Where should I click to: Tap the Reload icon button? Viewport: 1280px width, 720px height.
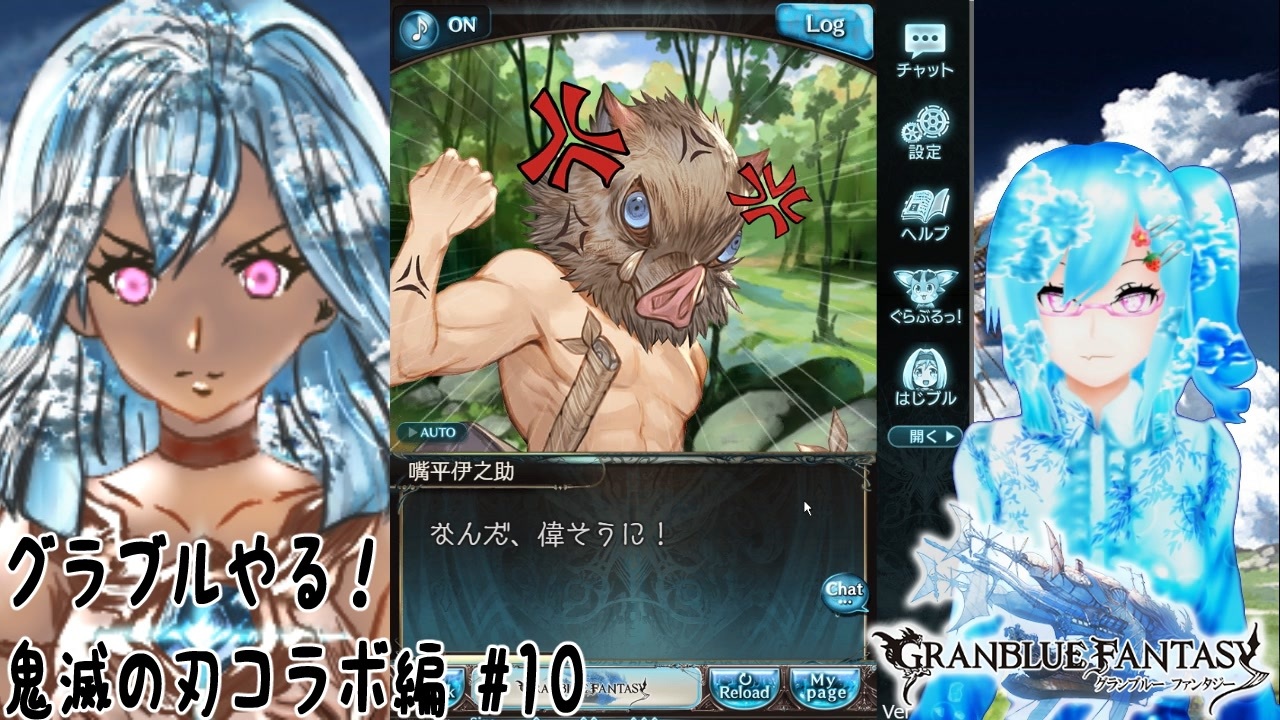point(747,690)
